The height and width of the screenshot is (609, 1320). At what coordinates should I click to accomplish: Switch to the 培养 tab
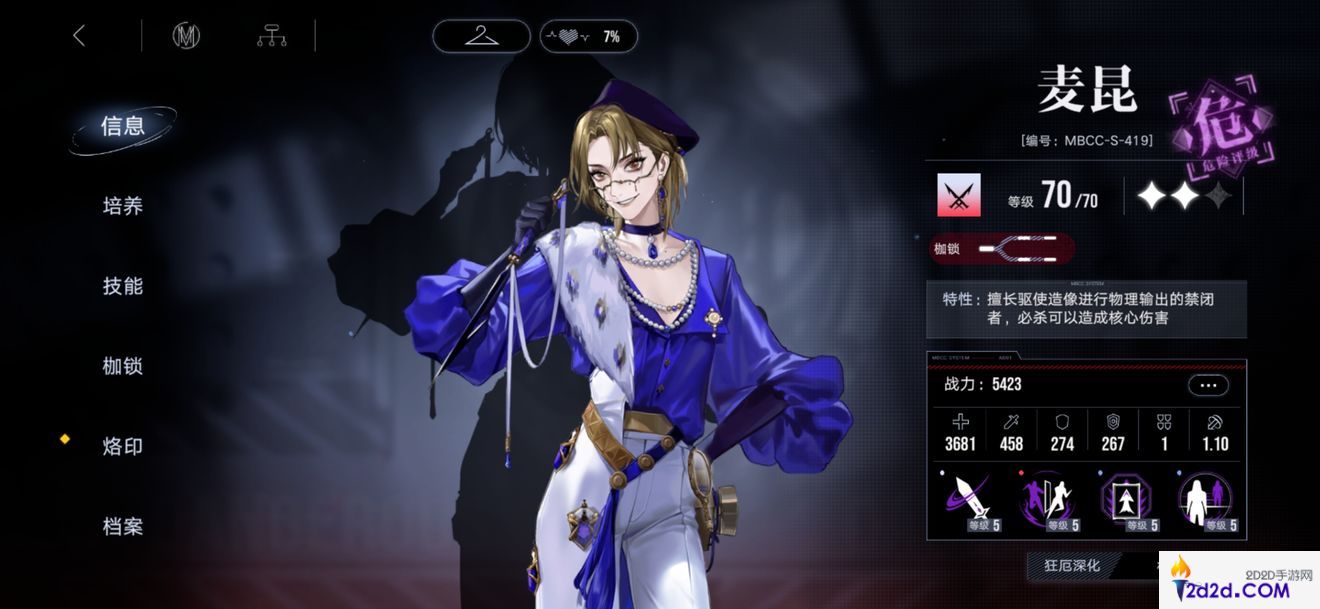click(x=123, y=207)
